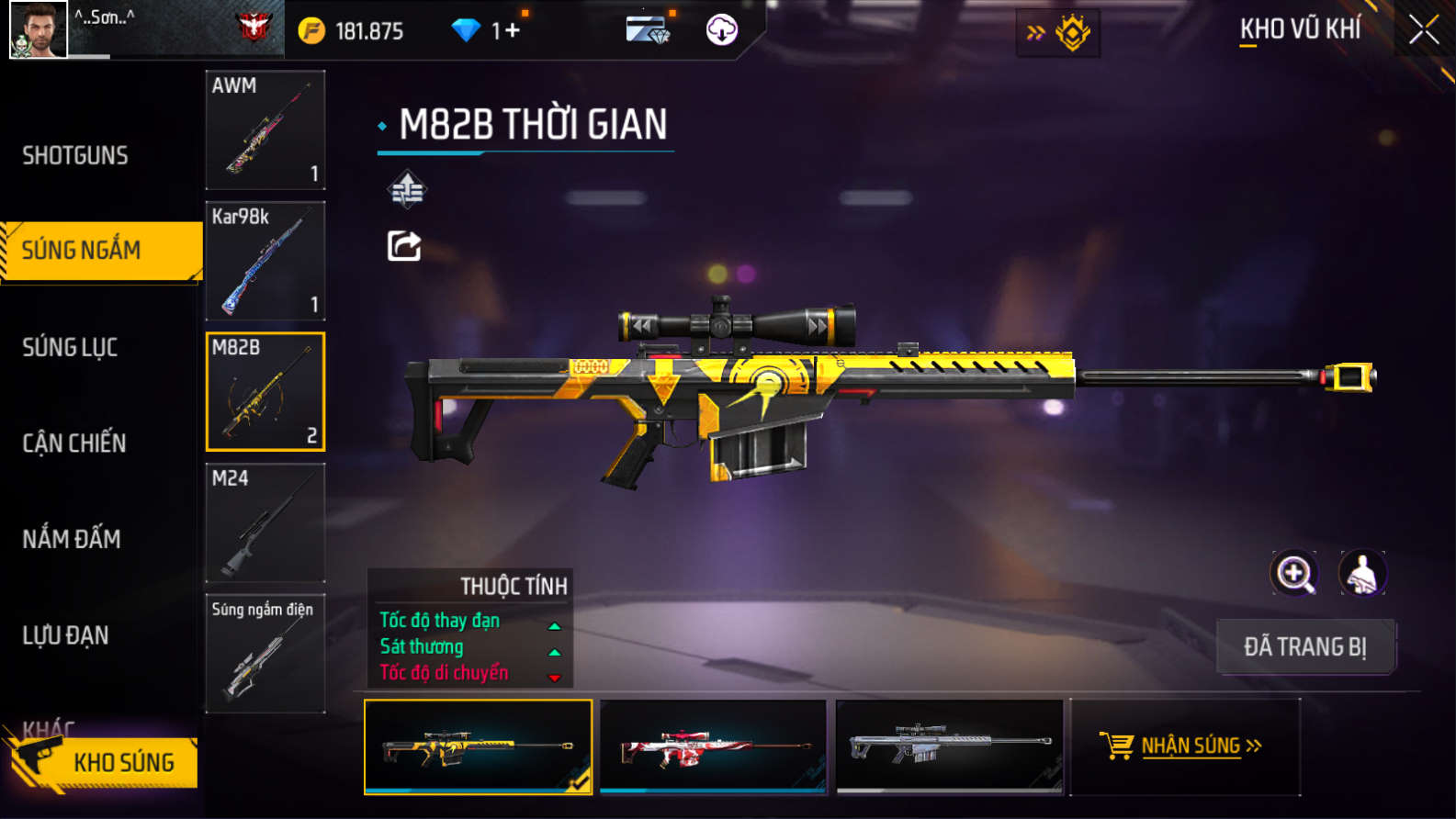Screen dimensions: 1456x819
Task: Switch to the Shotguns category
Action: click(x=75, y=155)
